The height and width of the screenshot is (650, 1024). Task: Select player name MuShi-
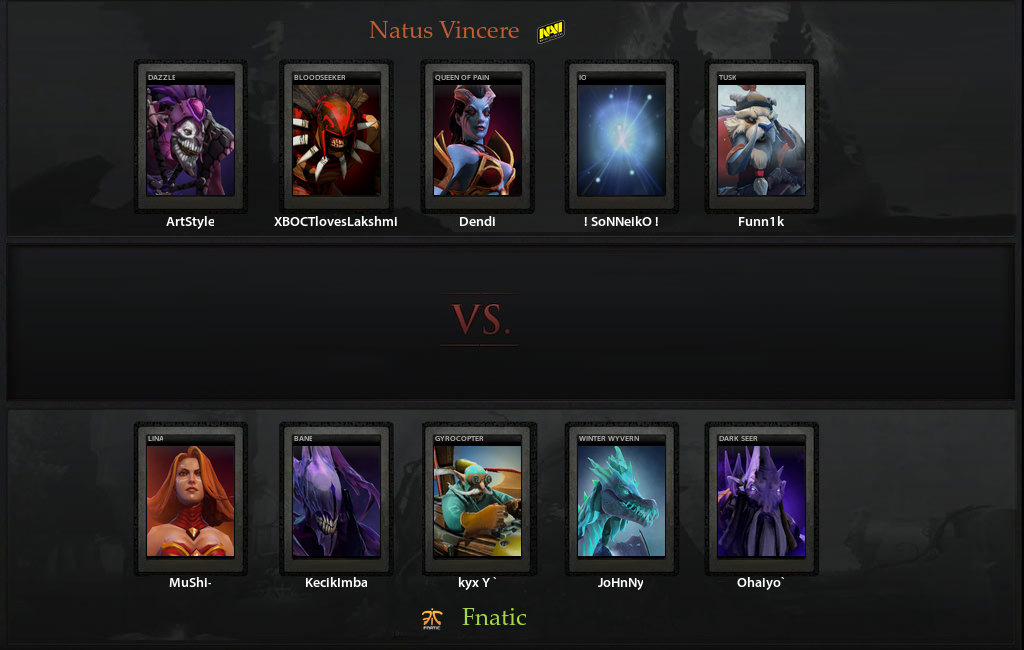[190, 583]
